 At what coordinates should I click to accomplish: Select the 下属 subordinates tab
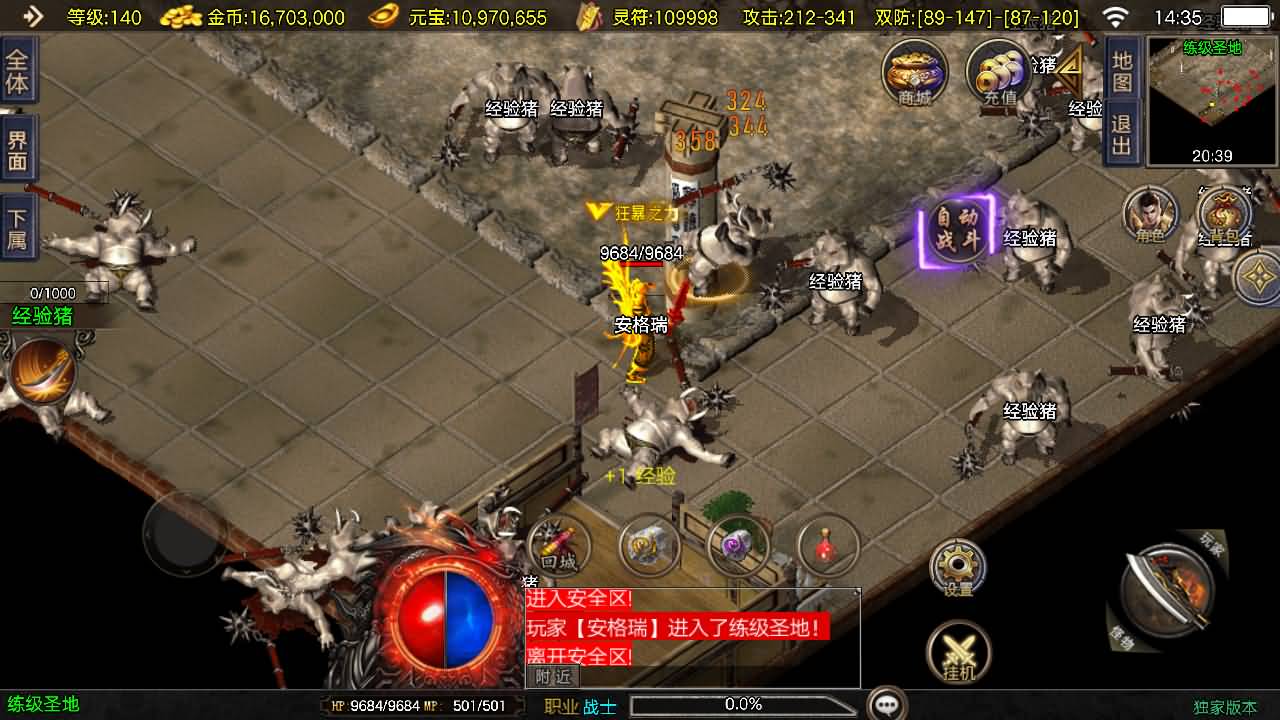[x=18, y=230]
